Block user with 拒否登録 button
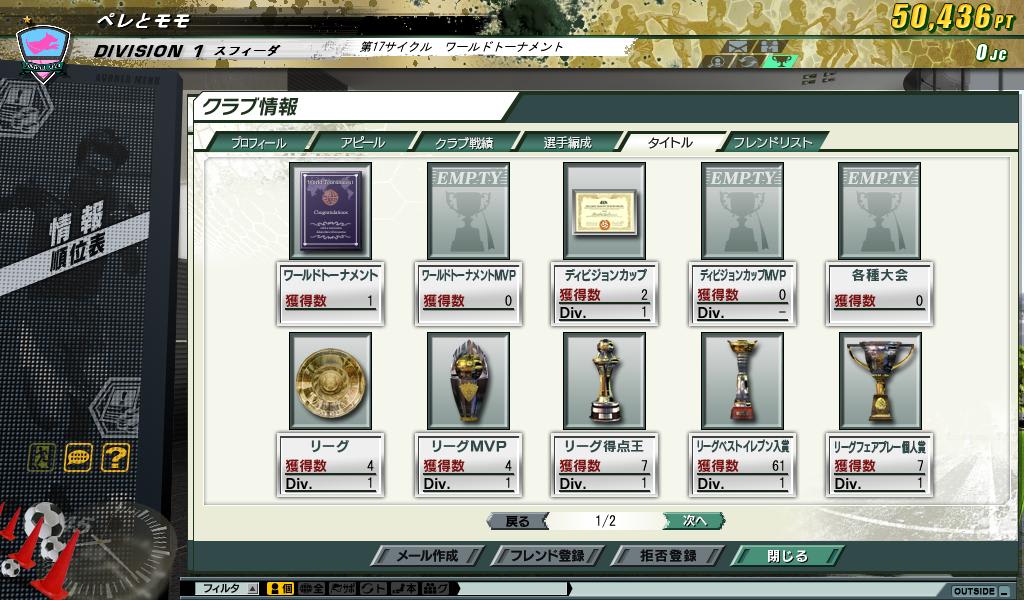1024x600 pixels. click(666, 556)
